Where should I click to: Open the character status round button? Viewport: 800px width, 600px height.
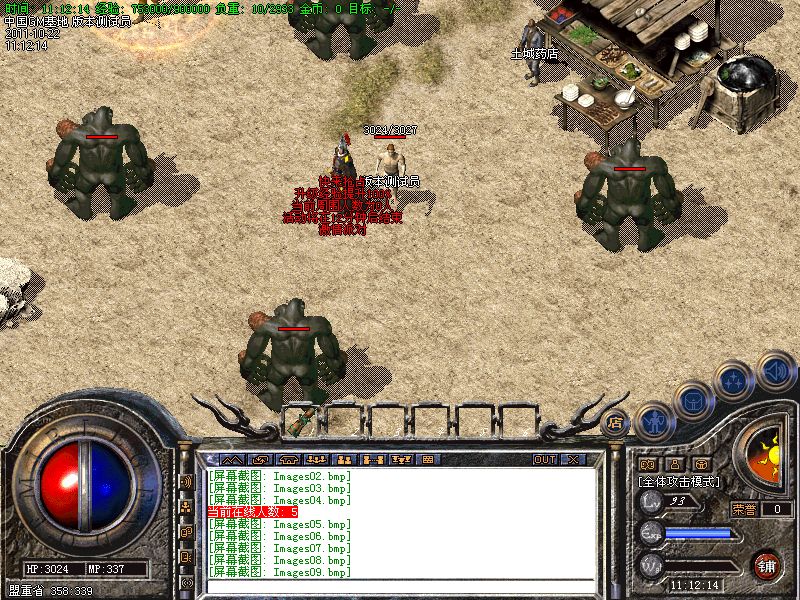[x=654, y=421]
